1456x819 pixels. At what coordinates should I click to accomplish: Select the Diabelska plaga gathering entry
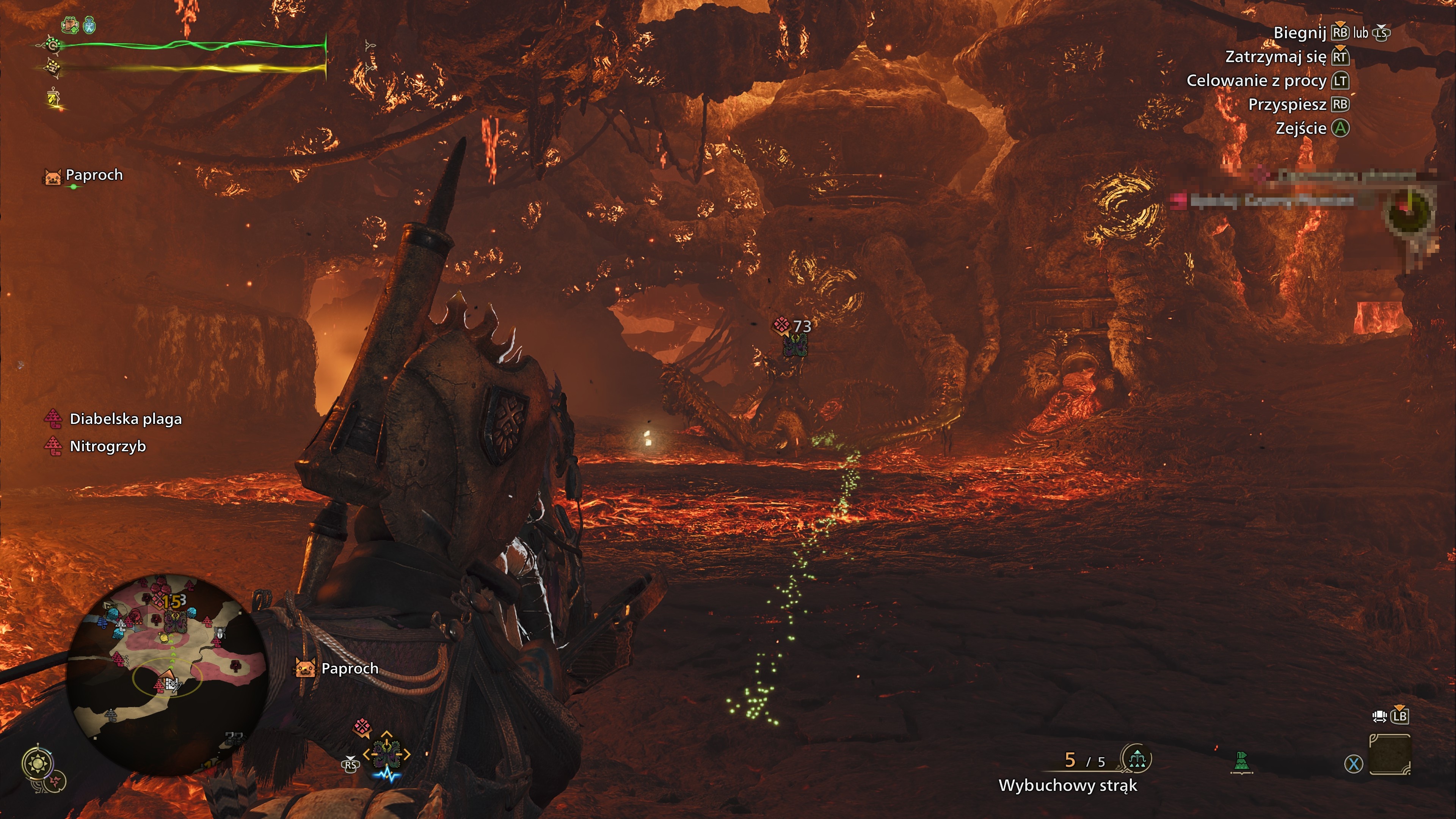[126, 419]
